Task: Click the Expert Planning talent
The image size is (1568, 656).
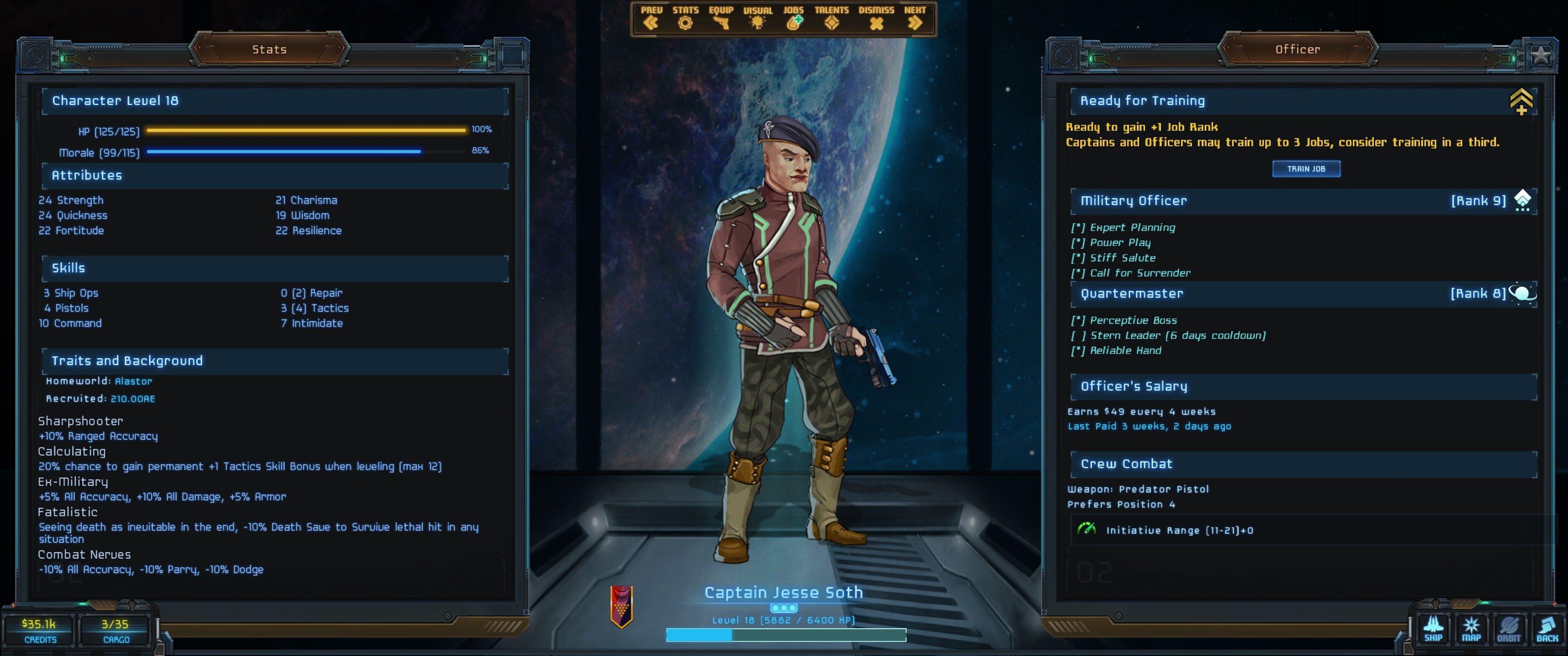Action: 1132,228
